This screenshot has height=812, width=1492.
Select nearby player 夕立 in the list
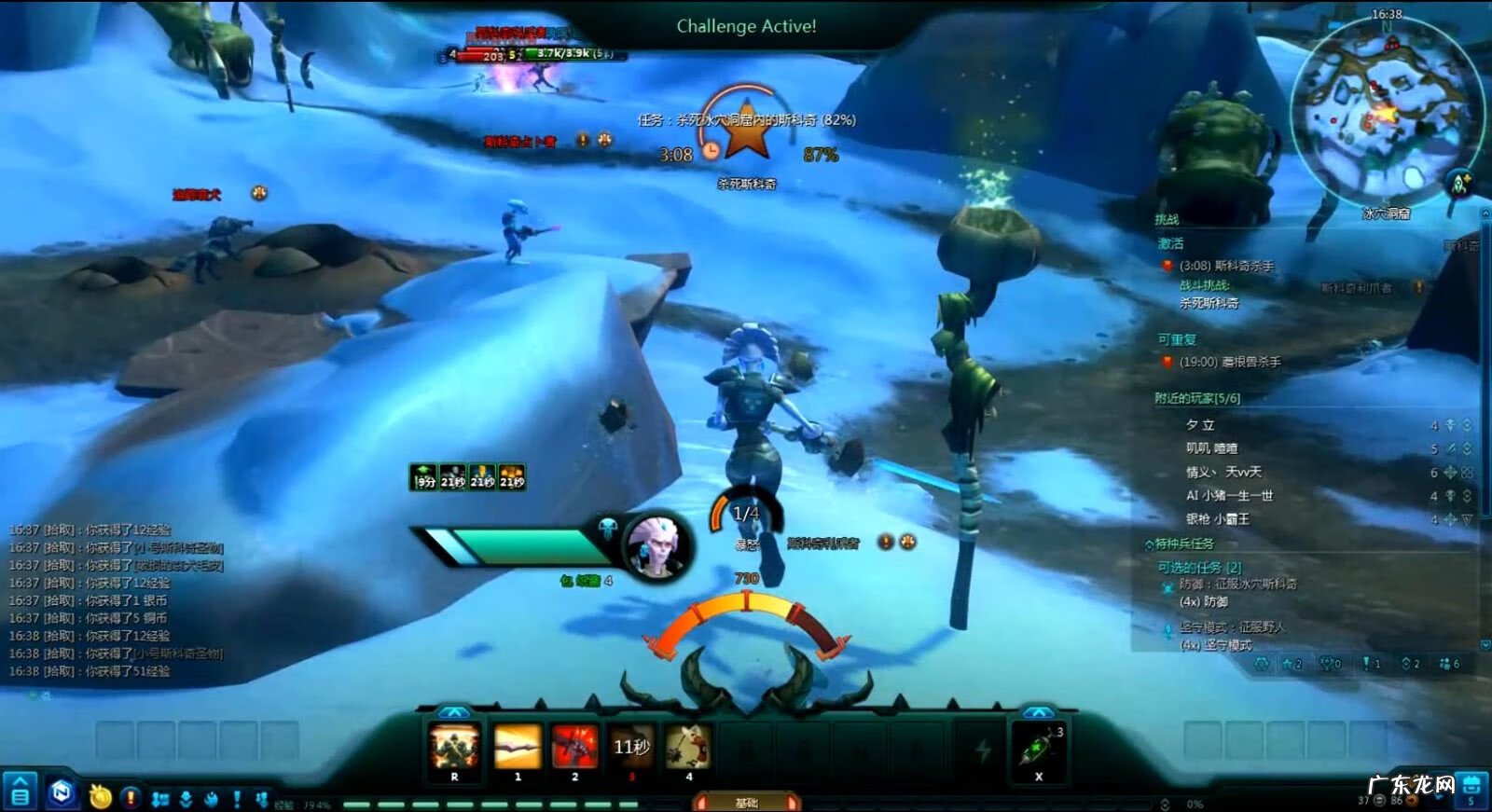(x=1200, y=425)
